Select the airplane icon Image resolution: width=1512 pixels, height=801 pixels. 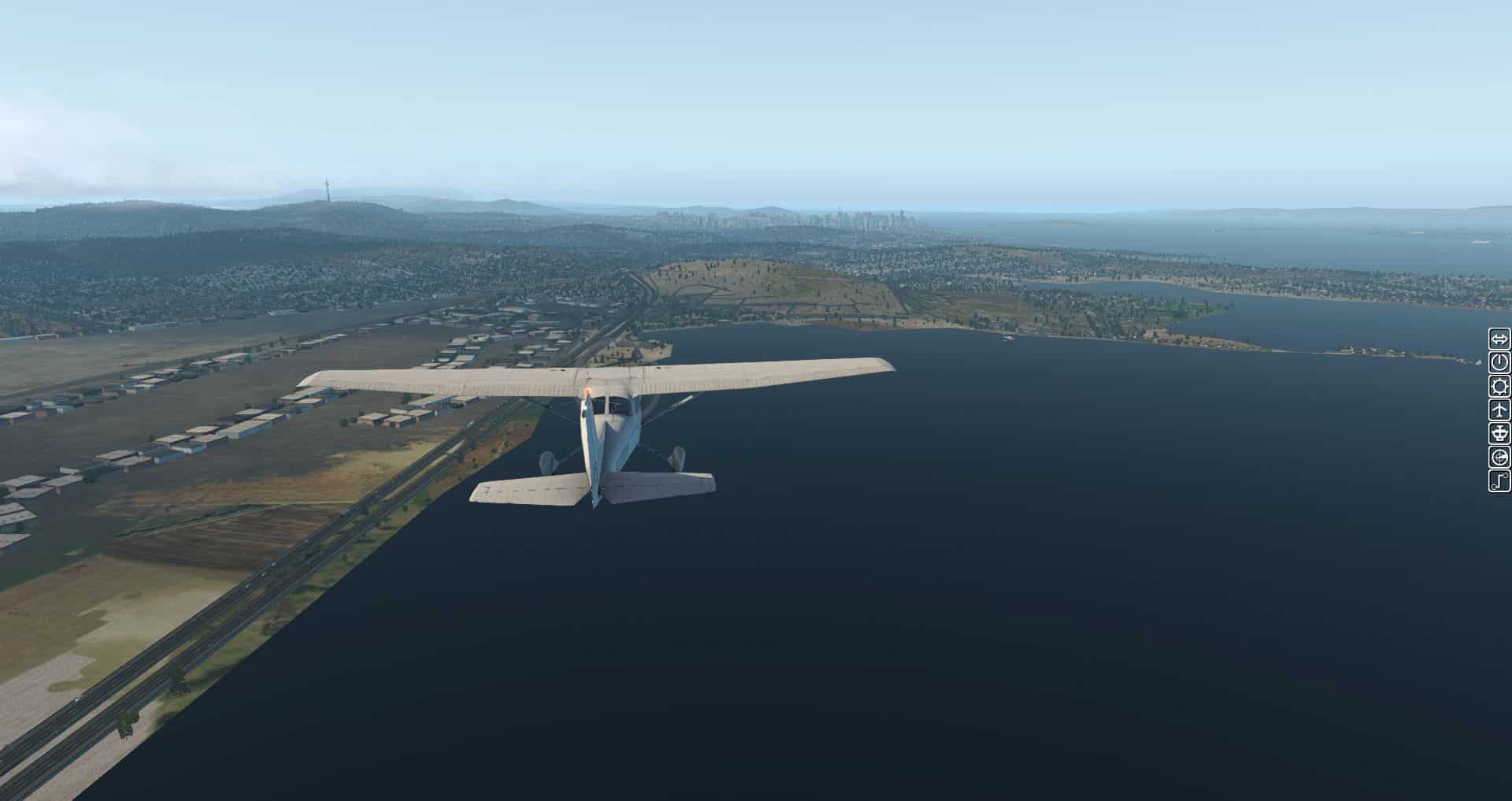click(1499, 410)
